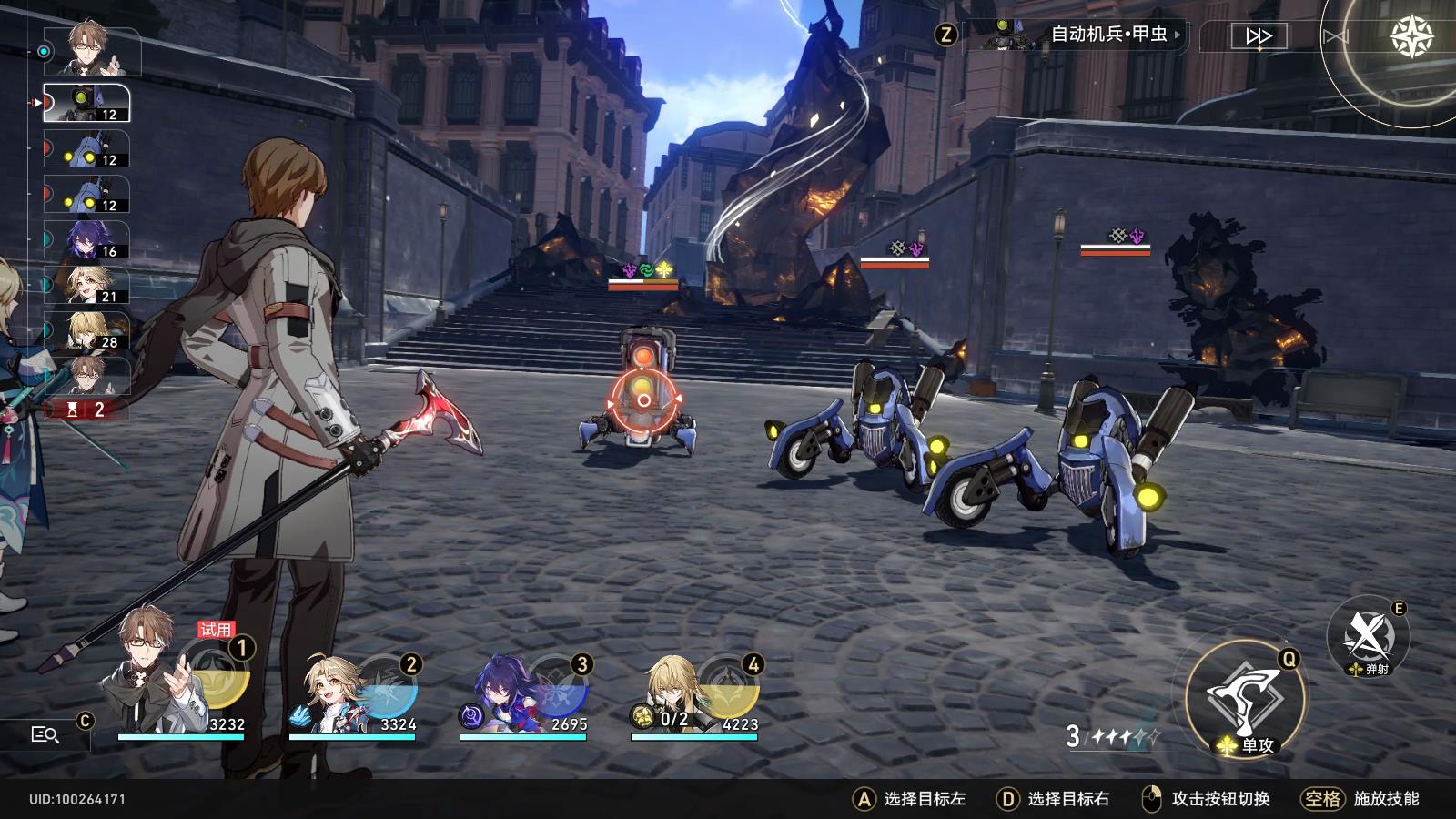Image resolution: width=1456 pixels, height=819 pixels.
Task: Click the highlighted enemy turn-order entry
Action: point(88,104)
